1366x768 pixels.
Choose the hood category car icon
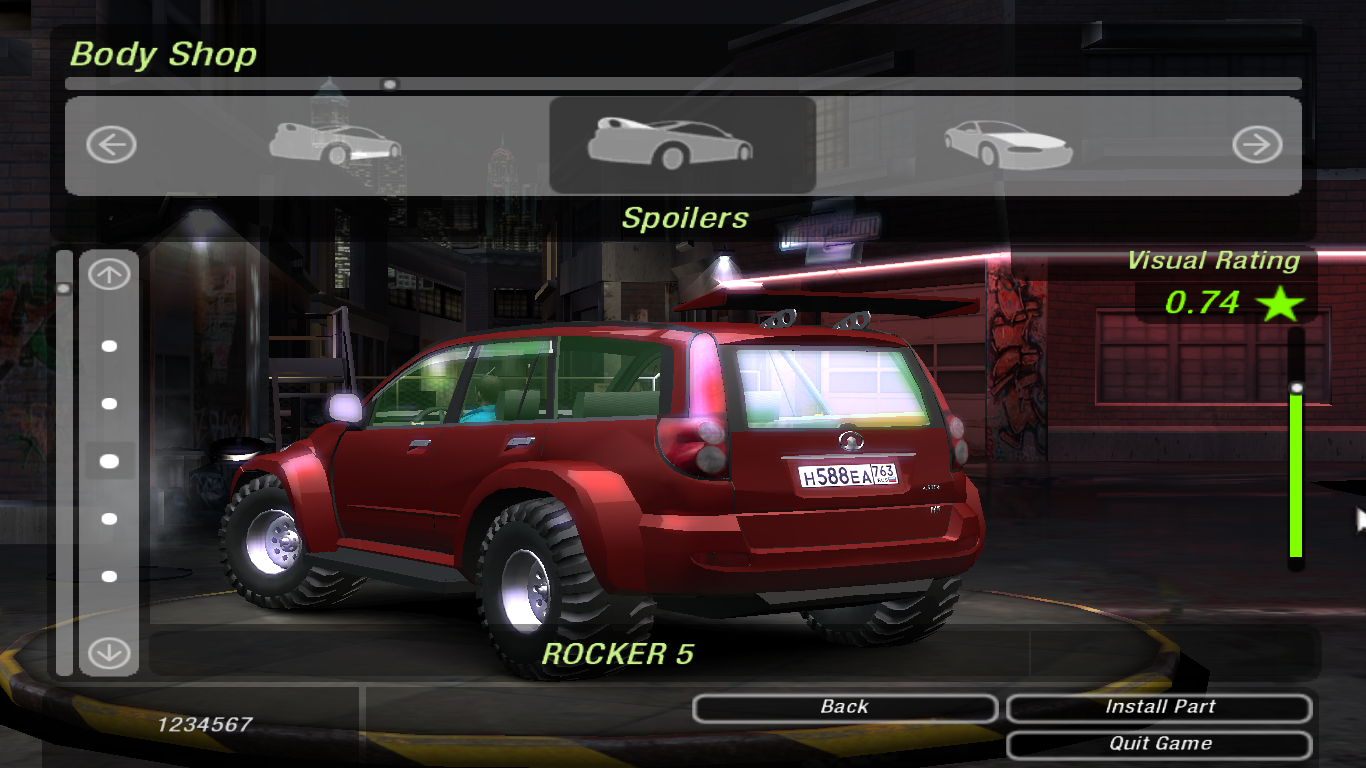click(x=1008, y=146)
